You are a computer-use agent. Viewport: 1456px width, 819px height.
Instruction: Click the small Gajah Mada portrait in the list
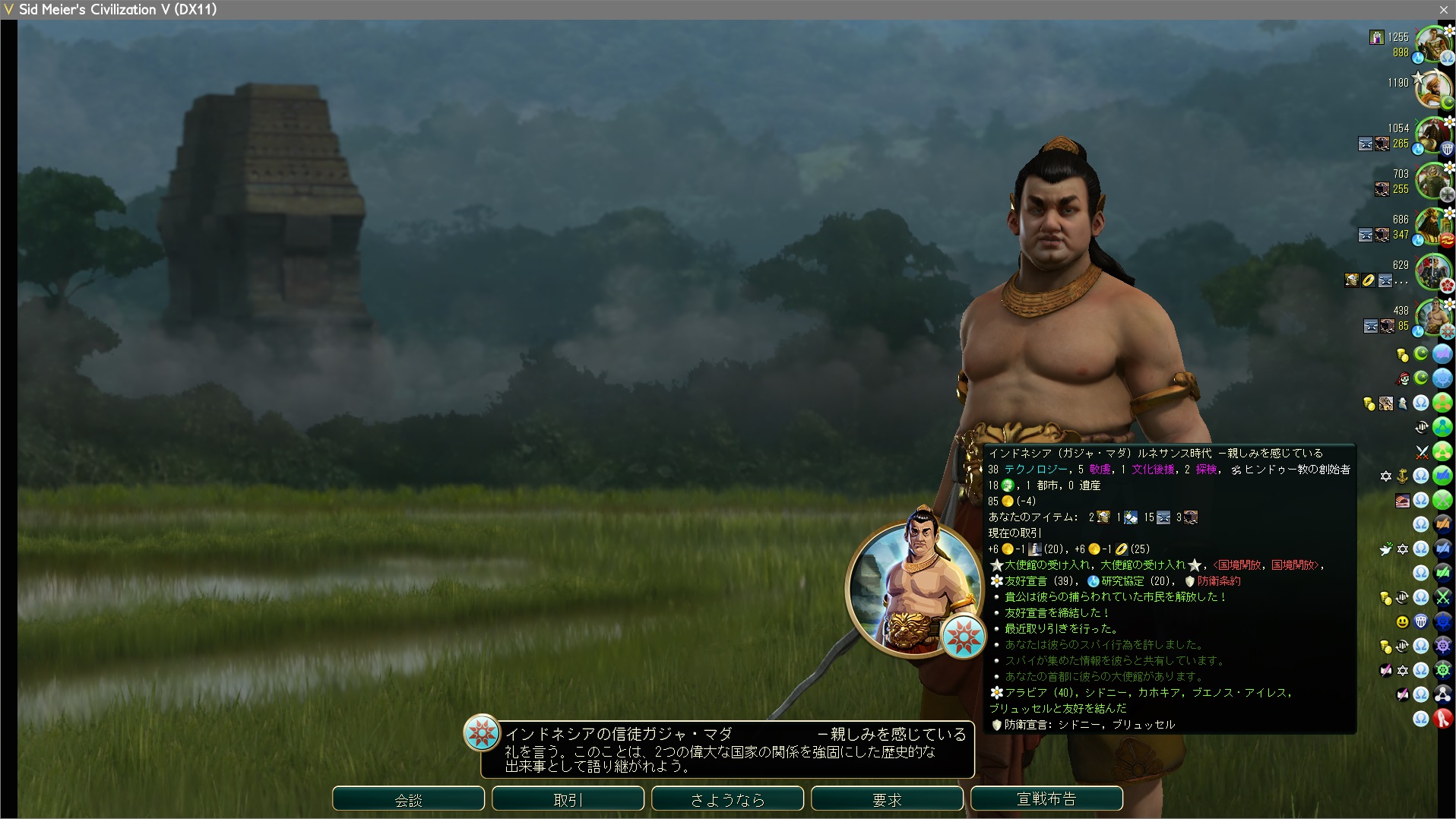pos(1433,319)
